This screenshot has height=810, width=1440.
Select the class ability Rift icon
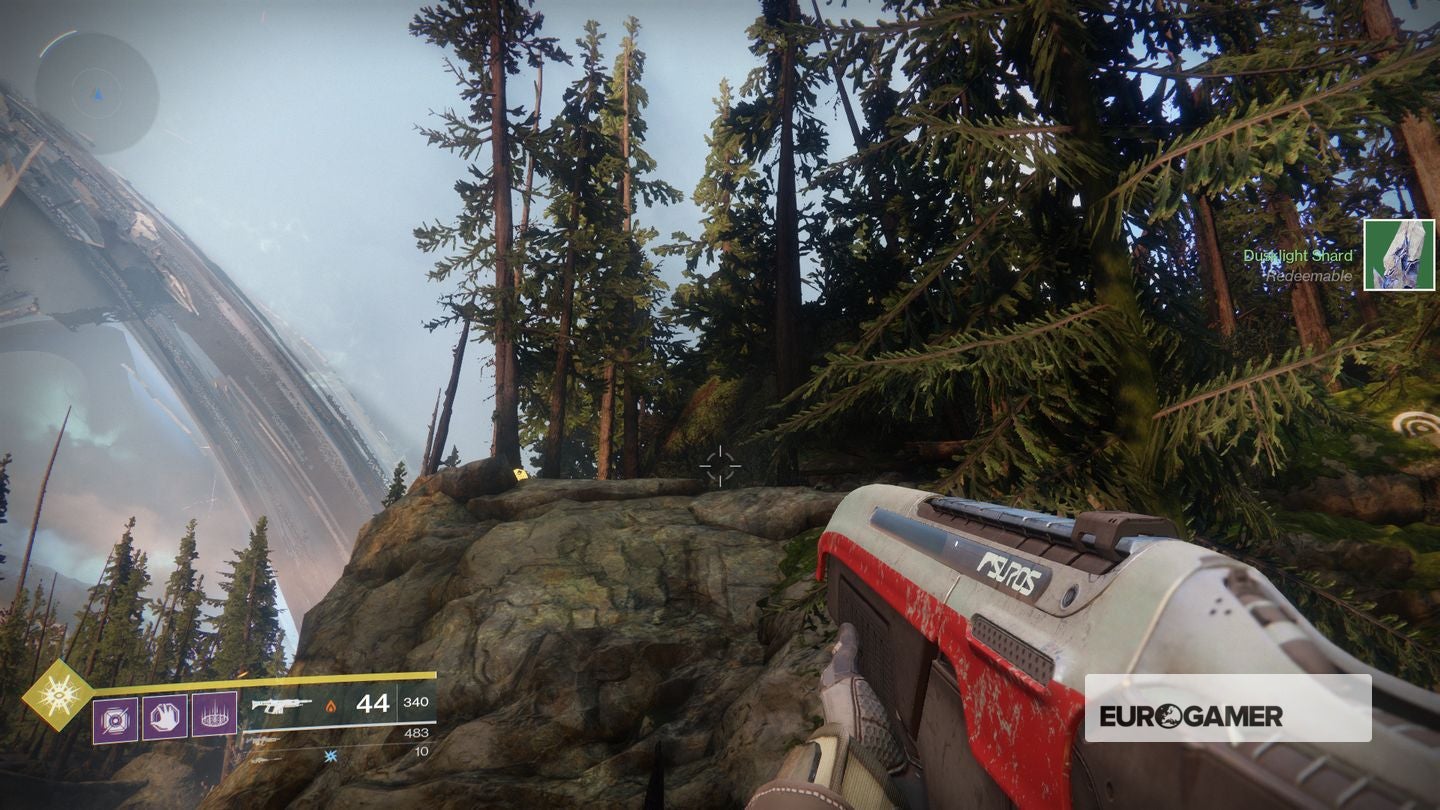pos(213,716)
